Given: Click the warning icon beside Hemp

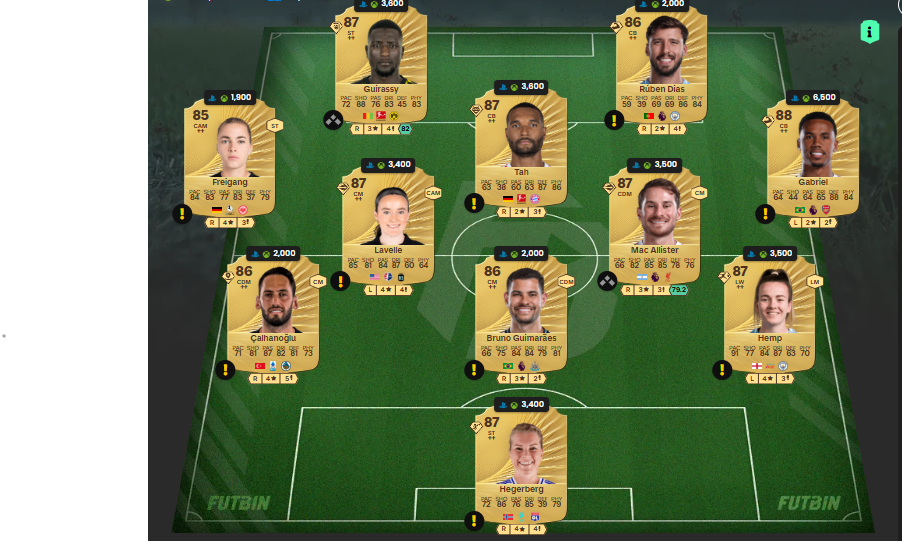Looking at the screenshot, I should point(721,370).
